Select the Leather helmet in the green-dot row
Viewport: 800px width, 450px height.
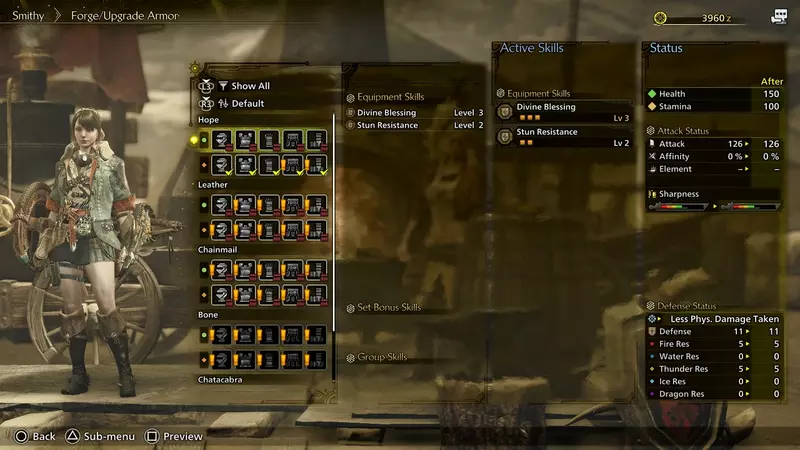(x=222, y=205)
